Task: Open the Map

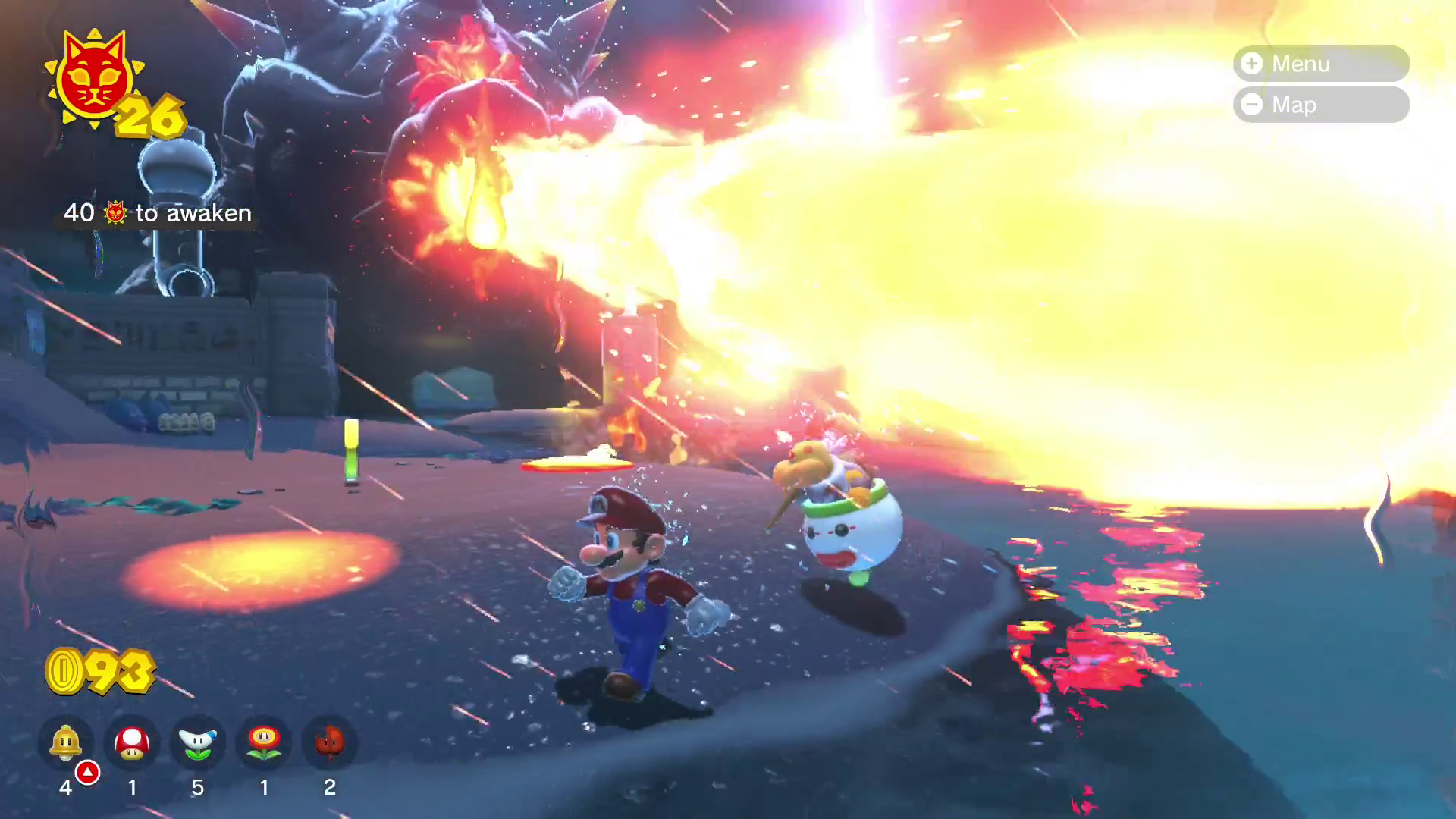Action: (x=1320, y=105)
